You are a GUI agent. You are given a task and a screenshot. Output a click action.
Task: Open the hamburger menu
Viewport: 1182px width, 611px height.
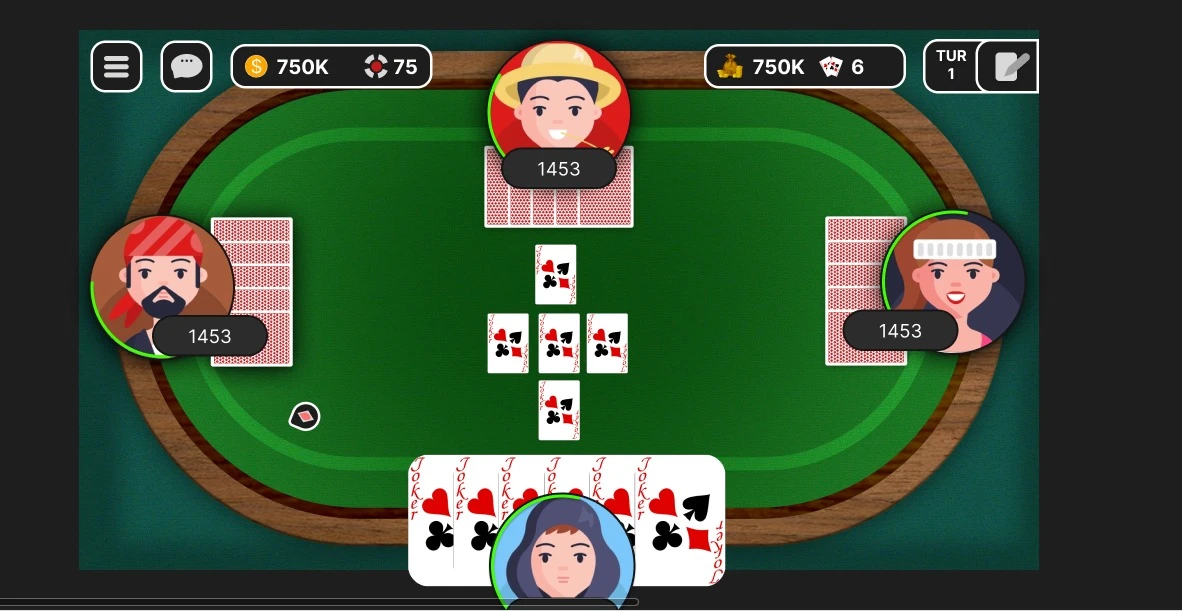116,67
